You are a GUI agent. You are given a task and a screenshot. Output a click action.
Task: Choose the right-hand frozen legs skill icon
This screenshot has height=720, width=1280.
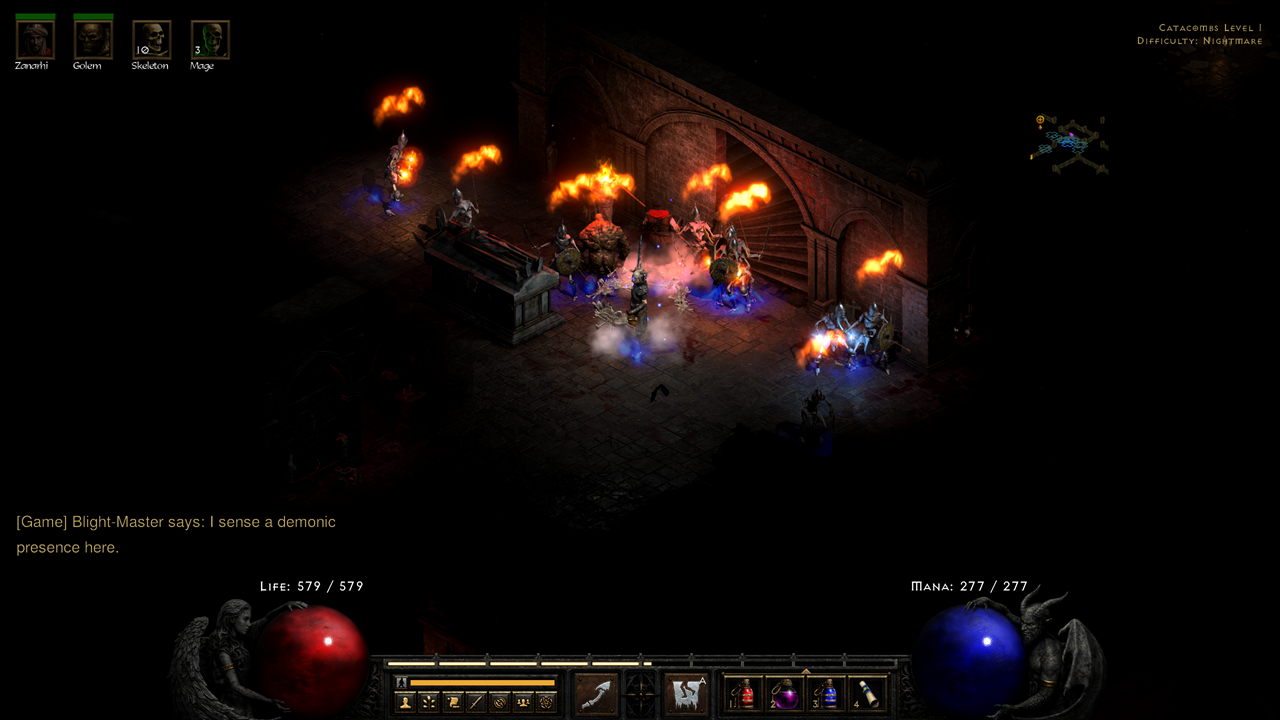coord(685,694)
